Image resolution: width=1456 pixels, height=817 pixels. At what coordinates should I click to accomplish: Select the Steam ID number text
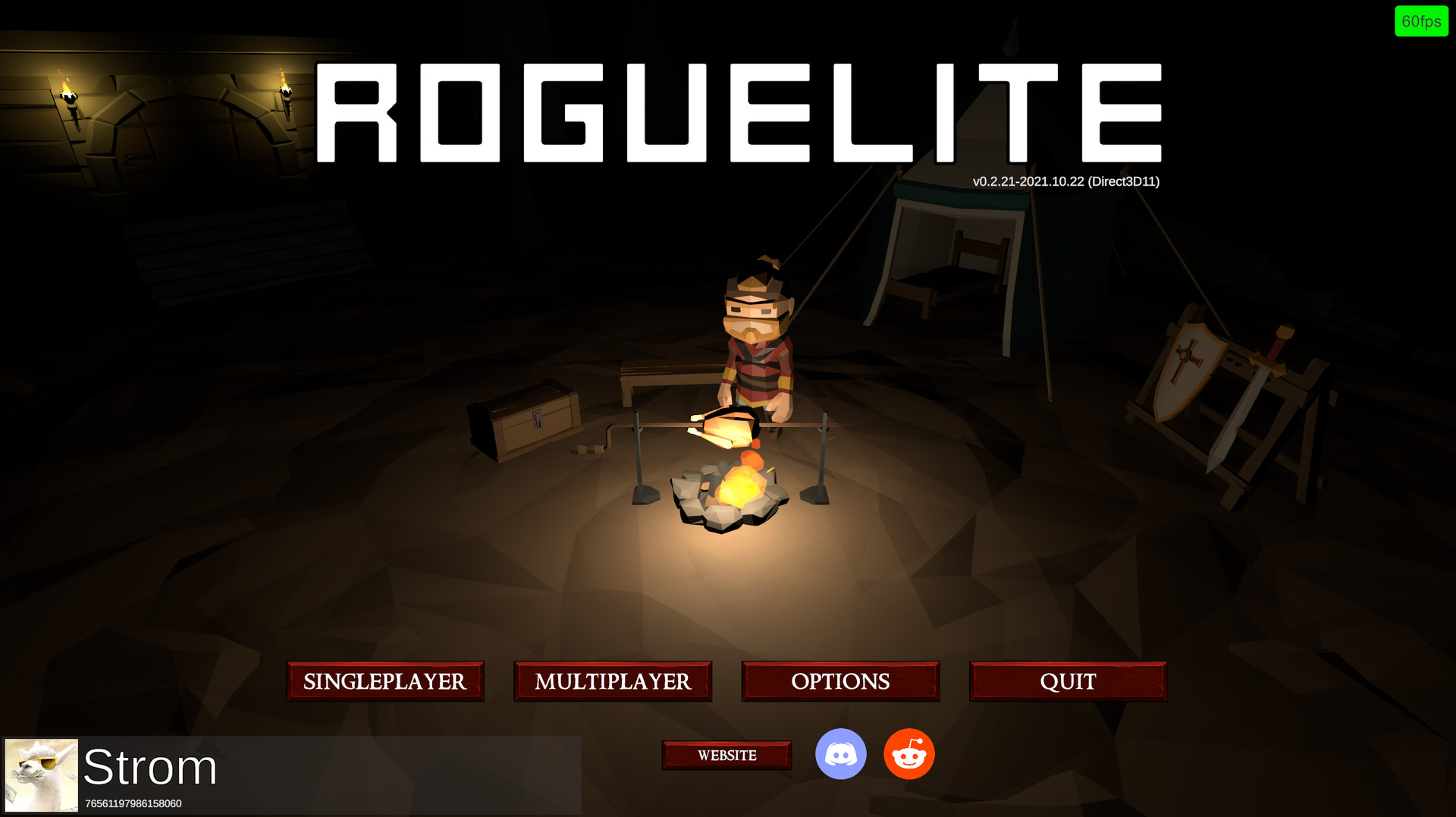[x=133, y=803]
